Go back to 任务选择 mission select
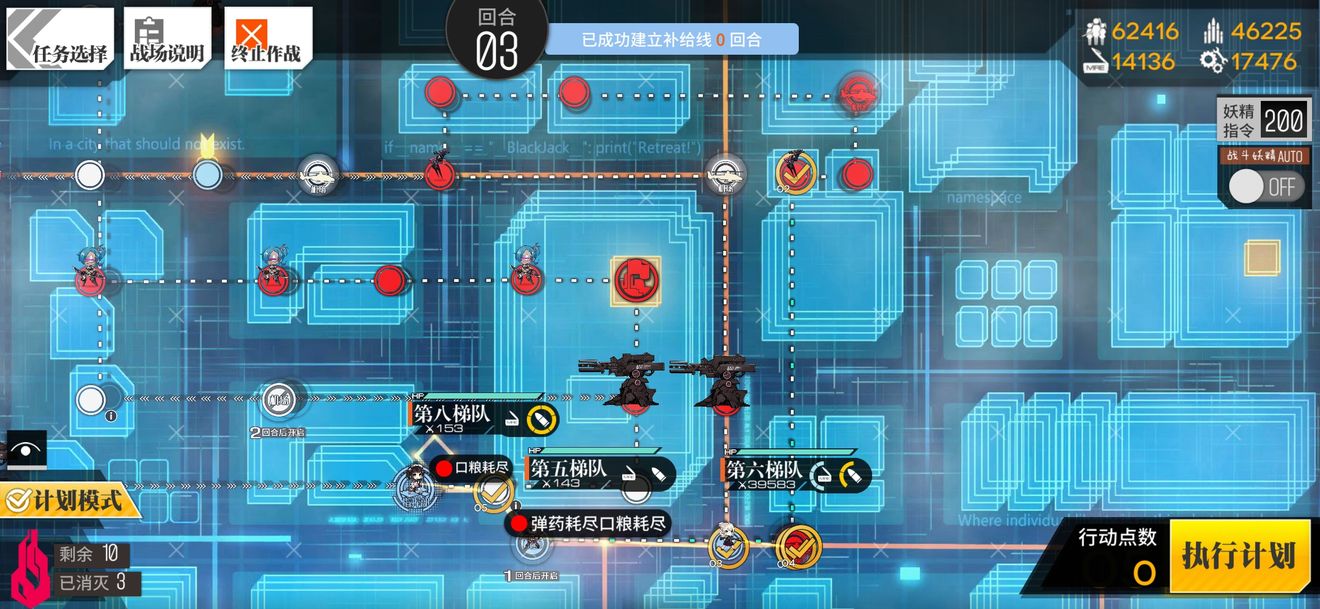This screenshot has width=1320, height=609. point(62,42)
